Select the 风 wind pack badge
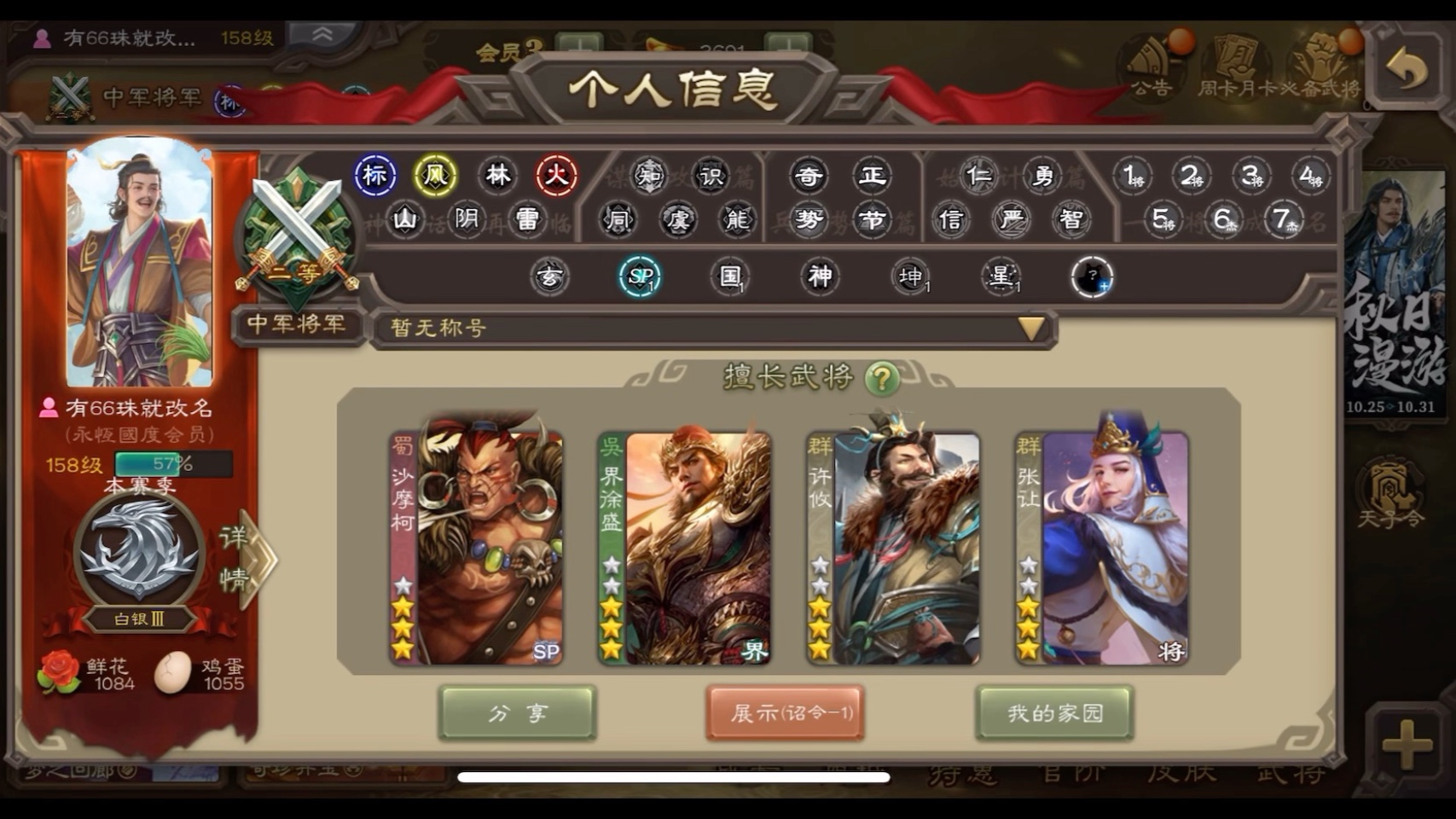This screenshot has height=819, width=1456. tap(435, 176)
